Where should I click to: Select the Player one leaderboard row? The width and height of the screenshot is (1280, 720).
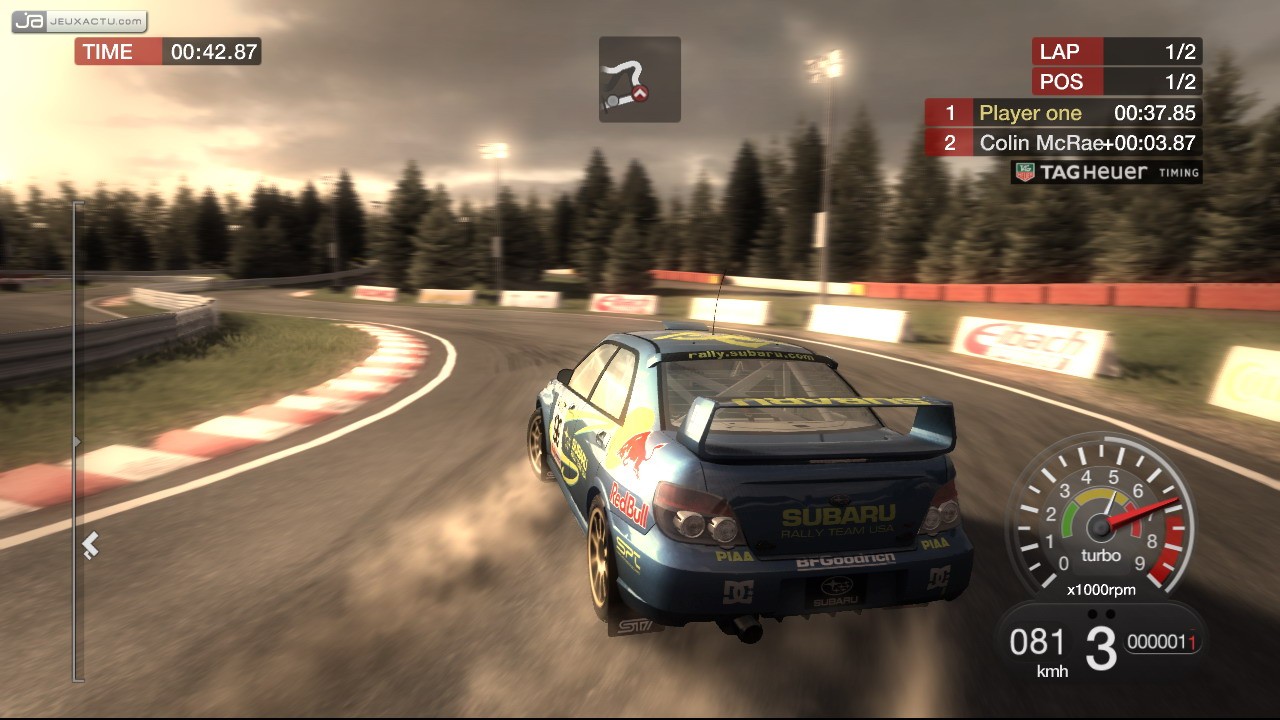pos(1062,113)
